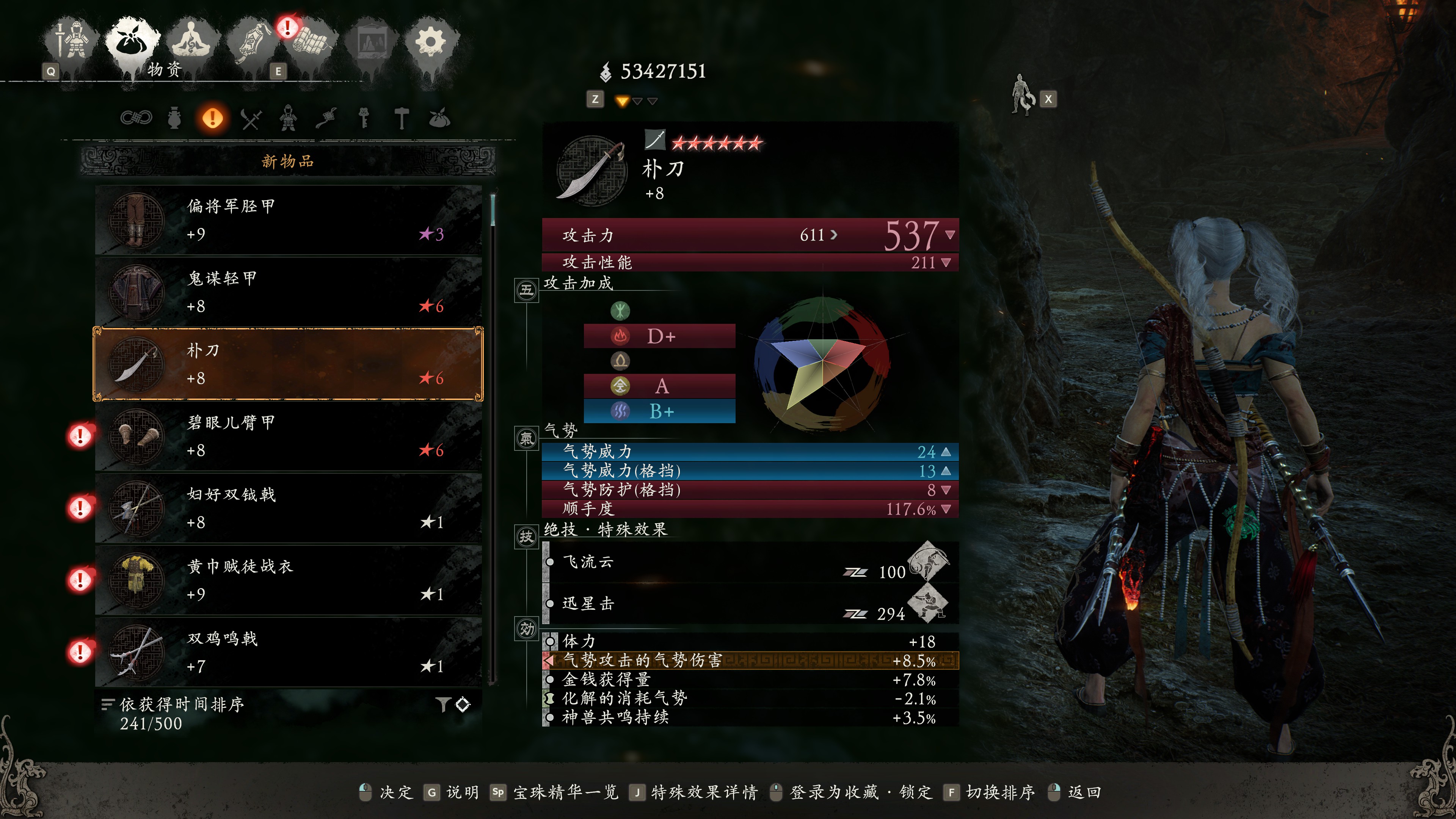Select the 妇好双钺戟 weapon row
This screenshot has height=819, width=1456.
pyautogui.click(x=288, y=508)
